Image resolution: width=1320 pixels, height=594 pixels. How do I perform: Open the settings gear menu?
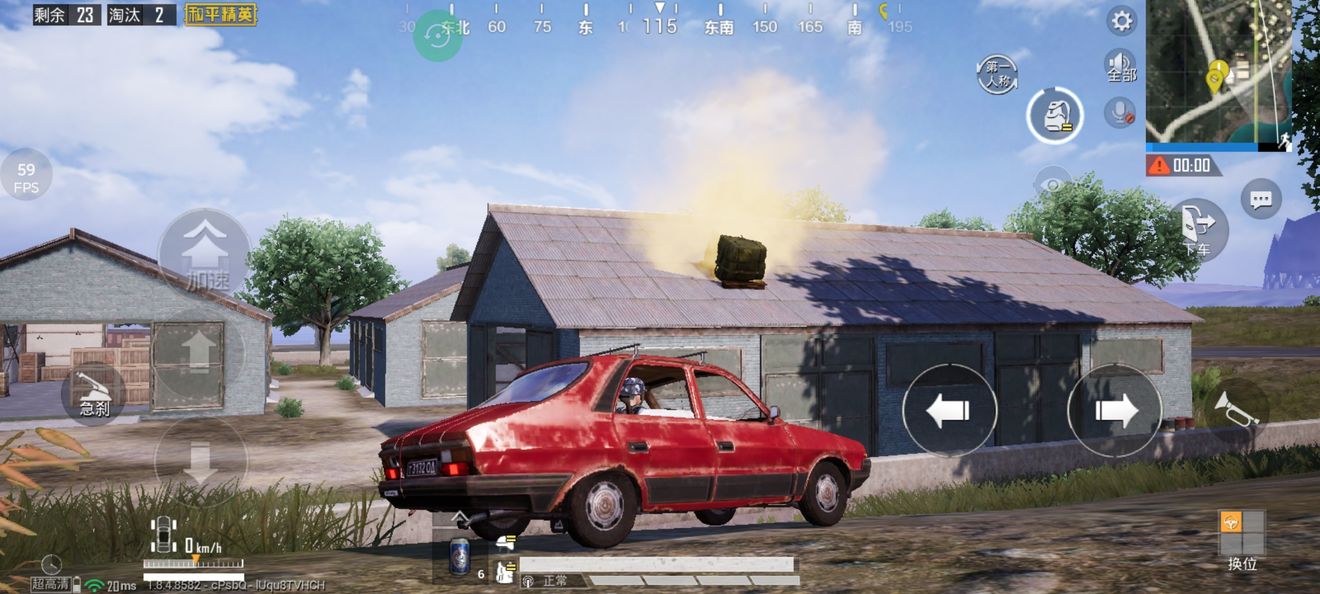[x=1121, y=21]
